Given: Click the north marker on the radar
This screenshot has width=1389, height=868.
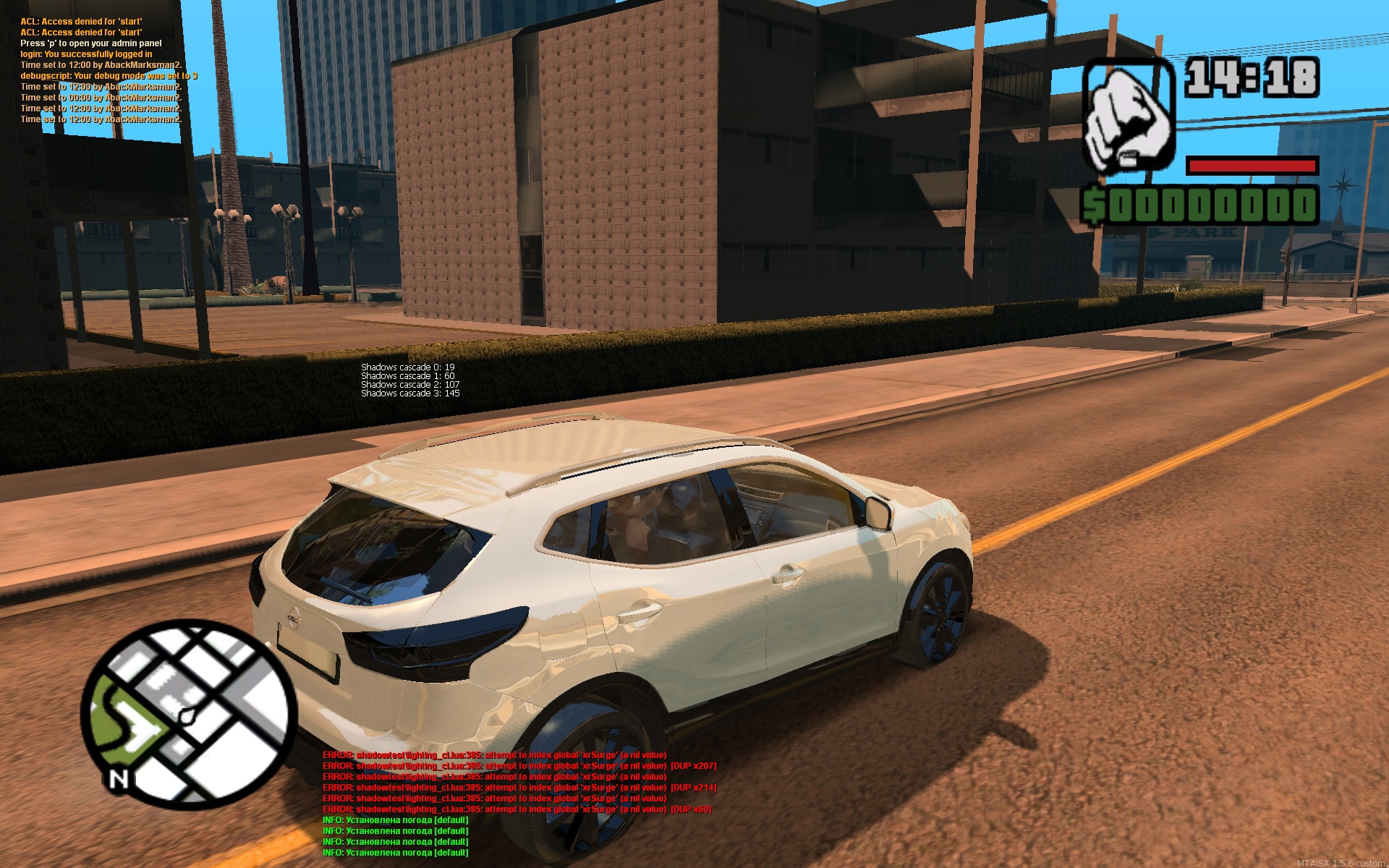Looking at the screenshot, I should pos(119,779).
